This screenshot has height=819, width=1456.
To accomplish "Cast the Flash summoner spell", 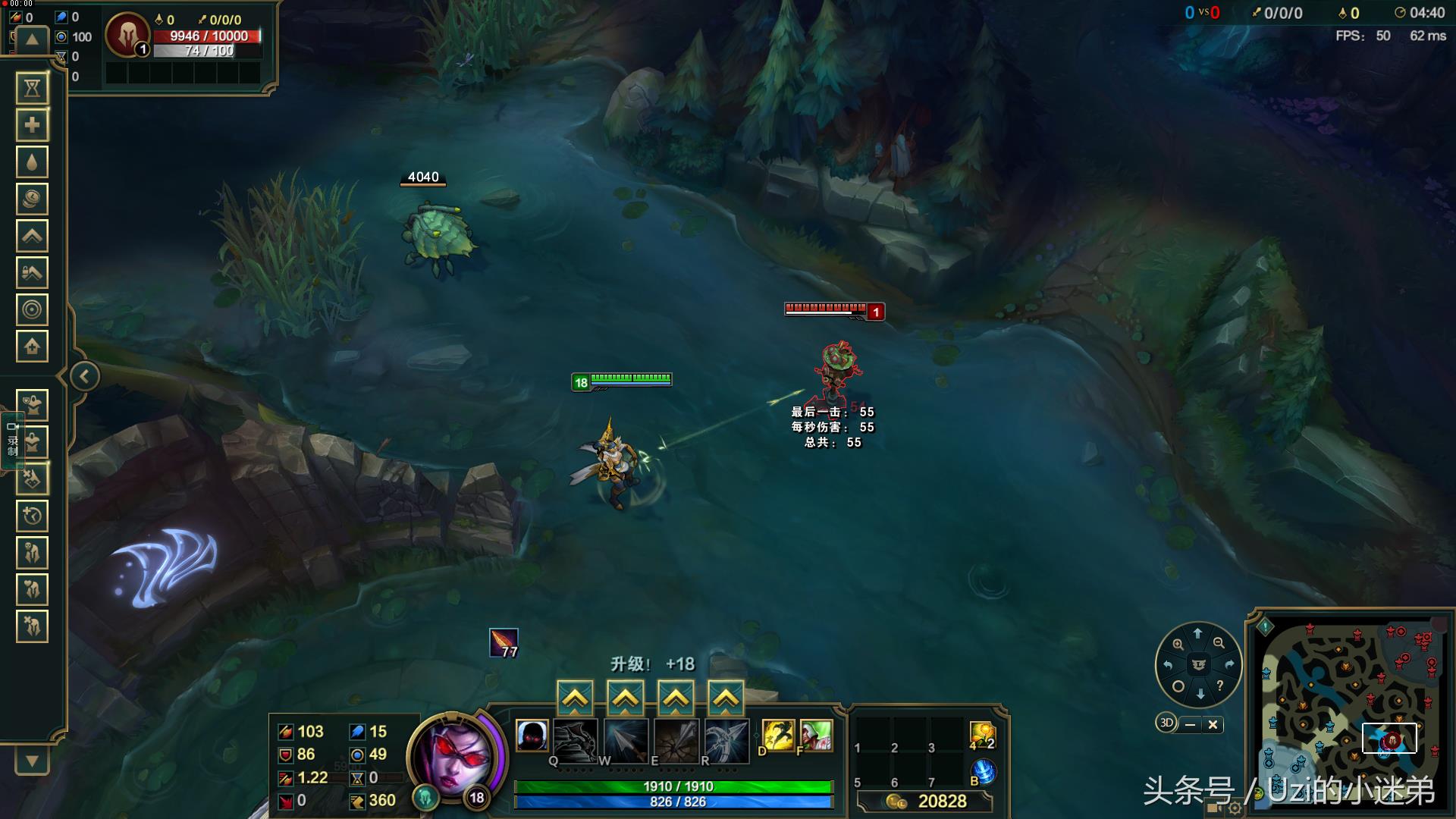I will [x=777, y=736].
